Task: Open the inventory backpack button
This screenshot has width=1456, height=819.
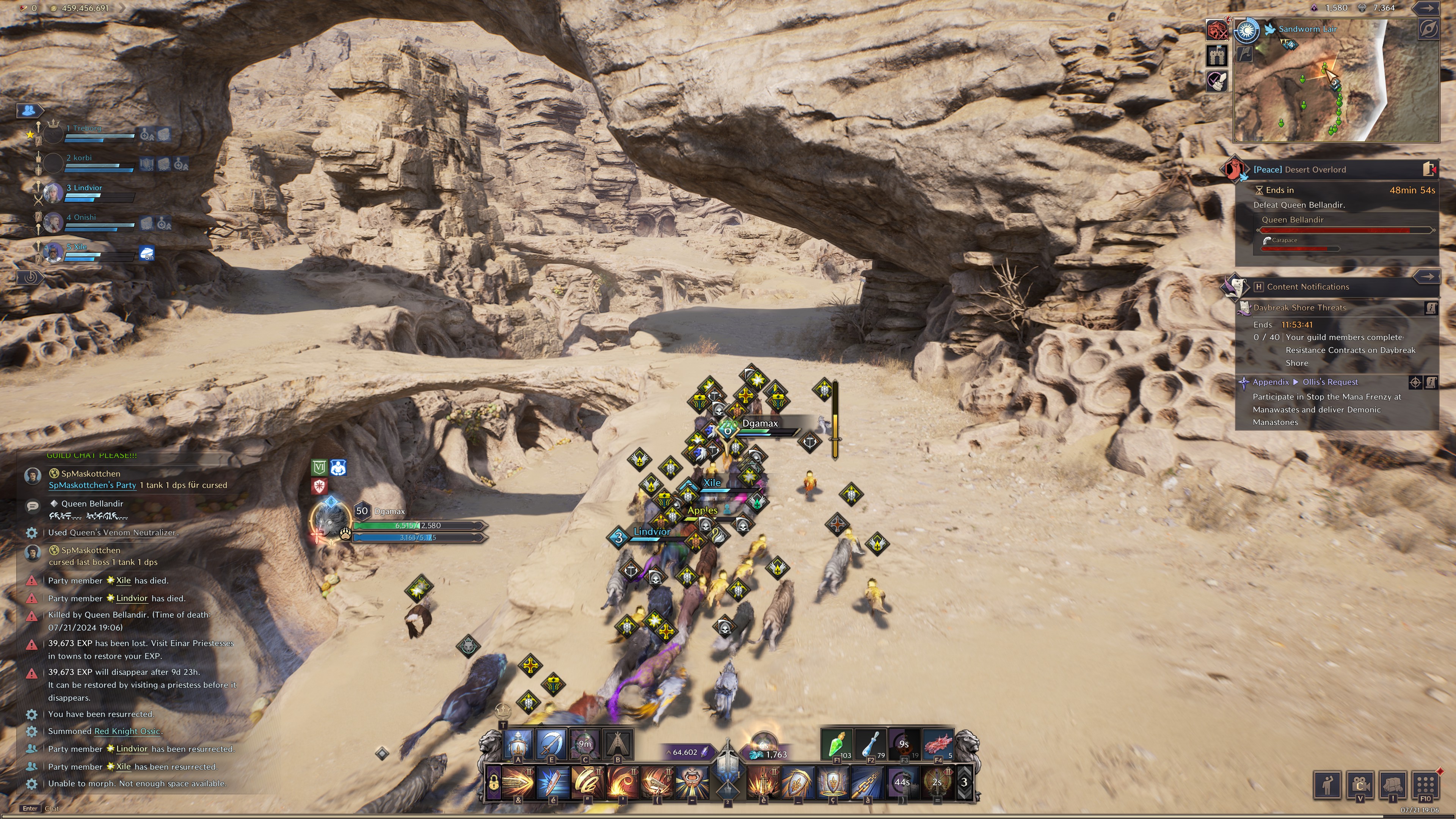Action: click(1393, 784)
